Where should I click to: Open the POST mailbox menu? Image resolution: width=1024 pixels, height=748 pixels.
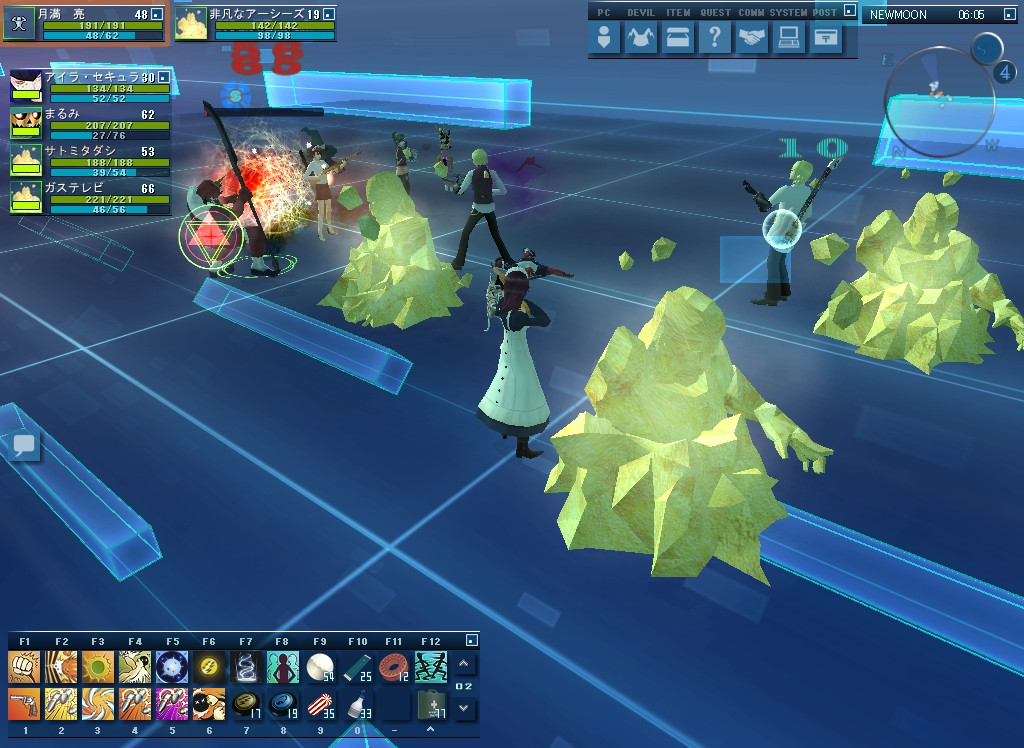point(825,38)
